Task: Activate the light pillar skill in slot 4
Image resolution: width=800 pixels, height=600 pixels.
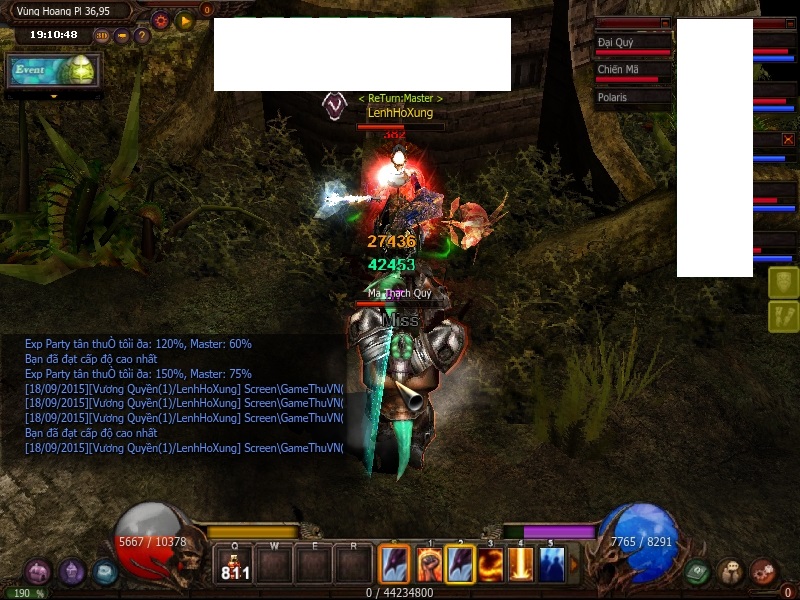Action: tap(521, 565)
